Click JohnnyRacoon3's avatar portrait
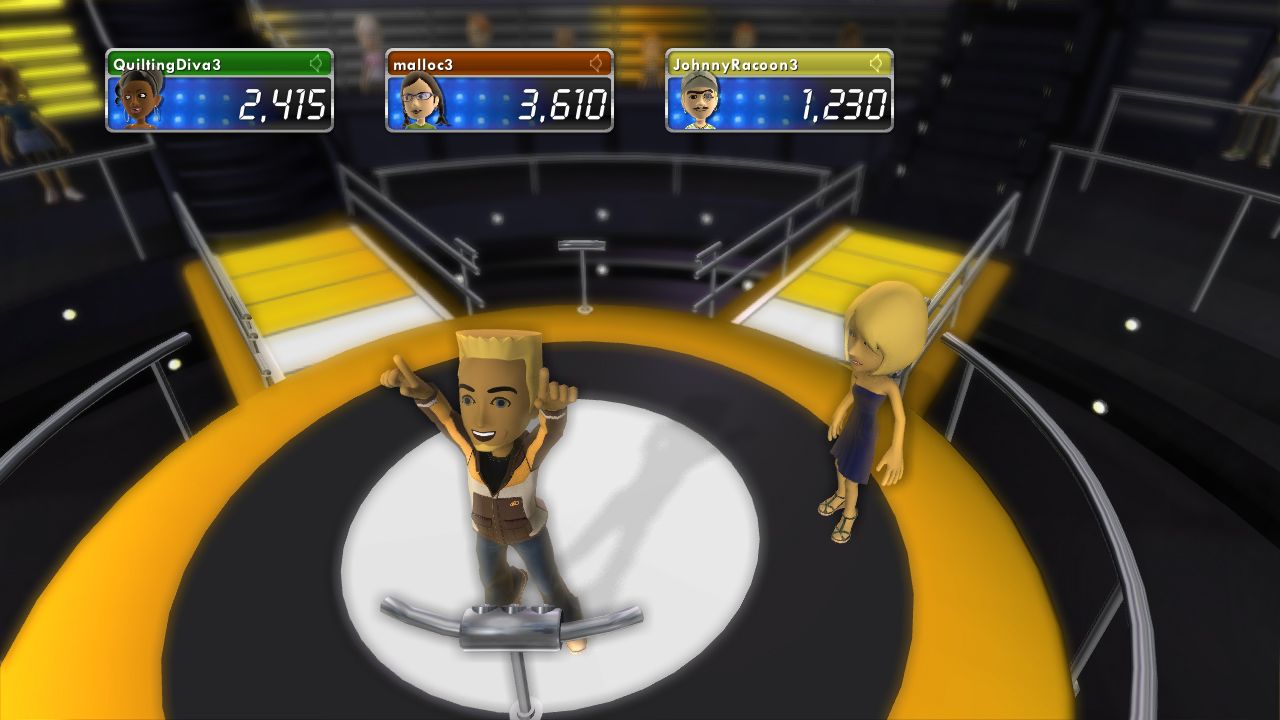 pos(698,102)
